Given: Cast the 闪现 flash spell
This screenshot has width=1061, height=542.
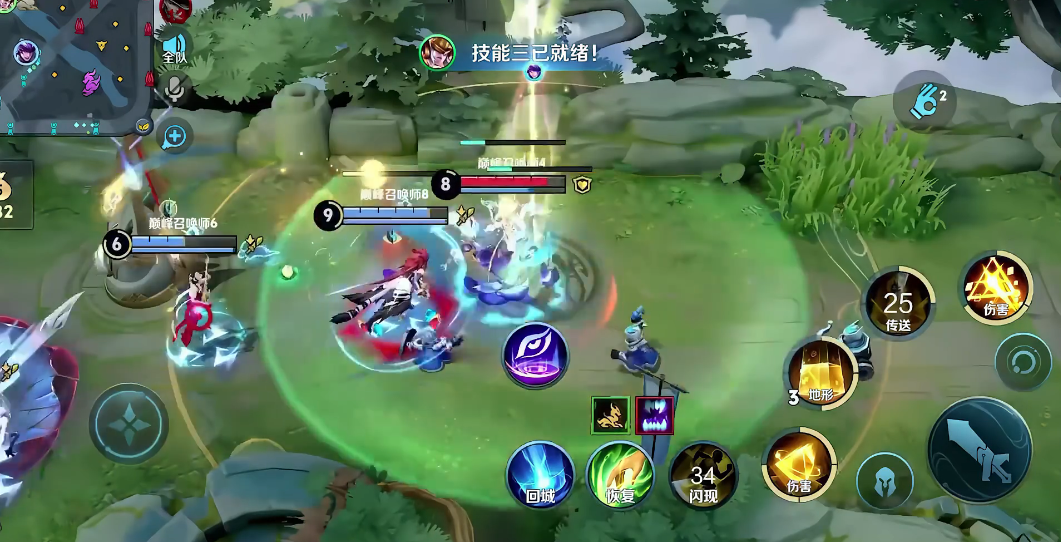Looking at the screenshot, I should point(703,474).
